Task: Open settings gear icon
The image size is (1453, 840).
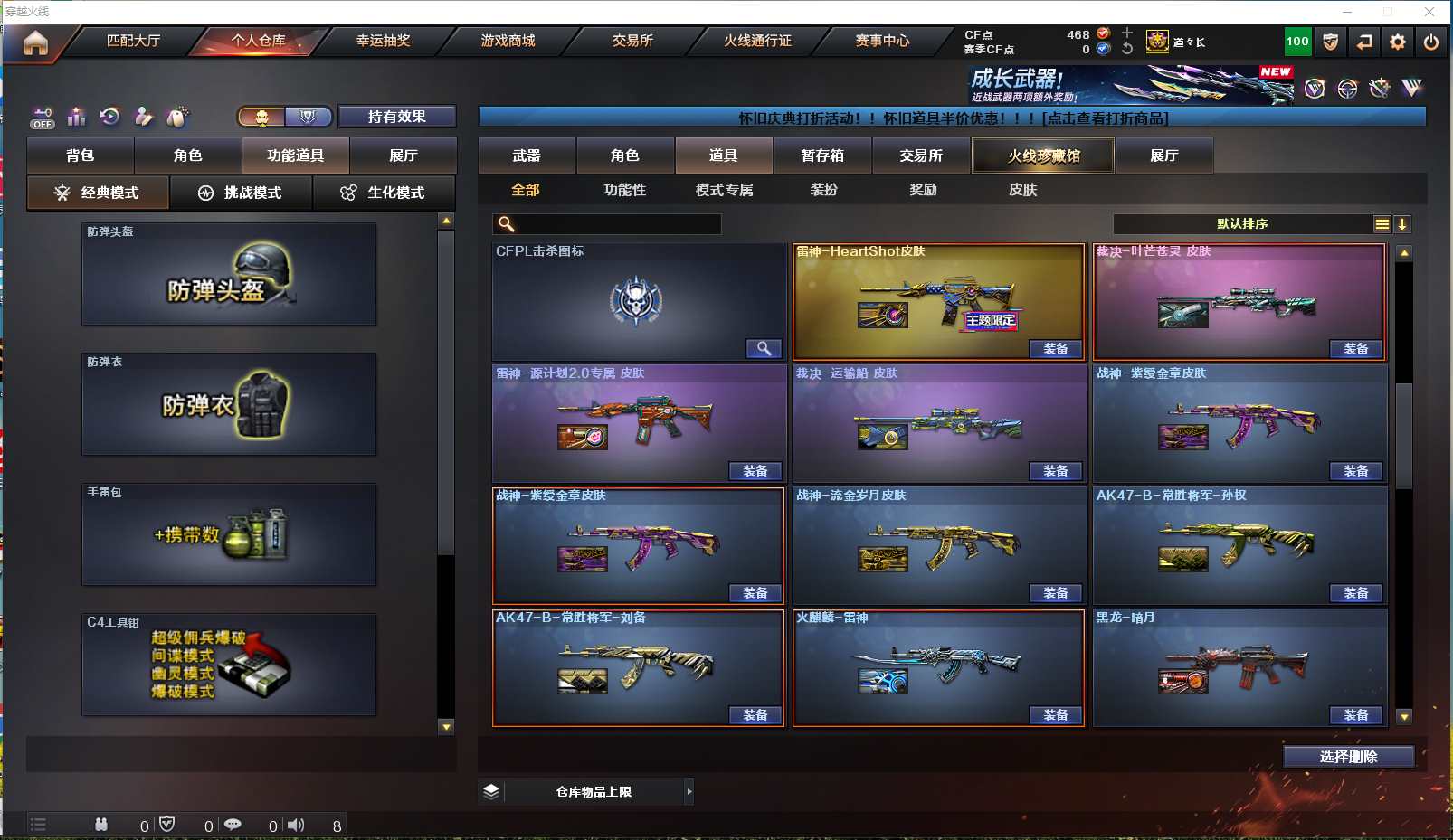Action: tap(1398, 42)
